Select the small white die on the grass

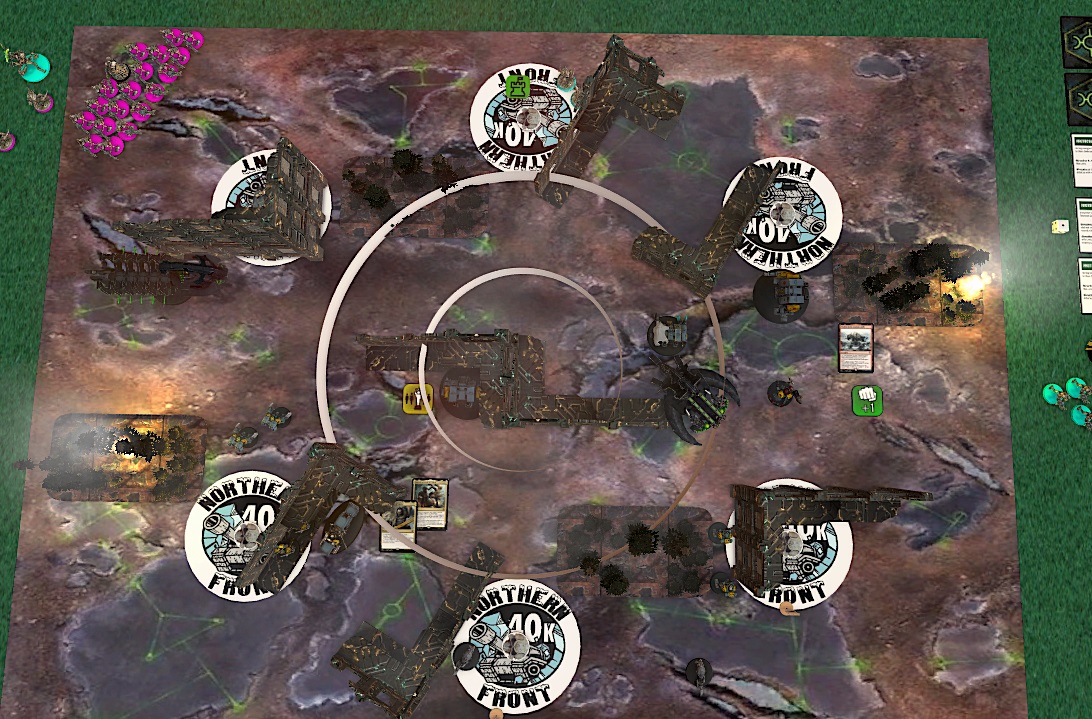(x=1058, y=227)
